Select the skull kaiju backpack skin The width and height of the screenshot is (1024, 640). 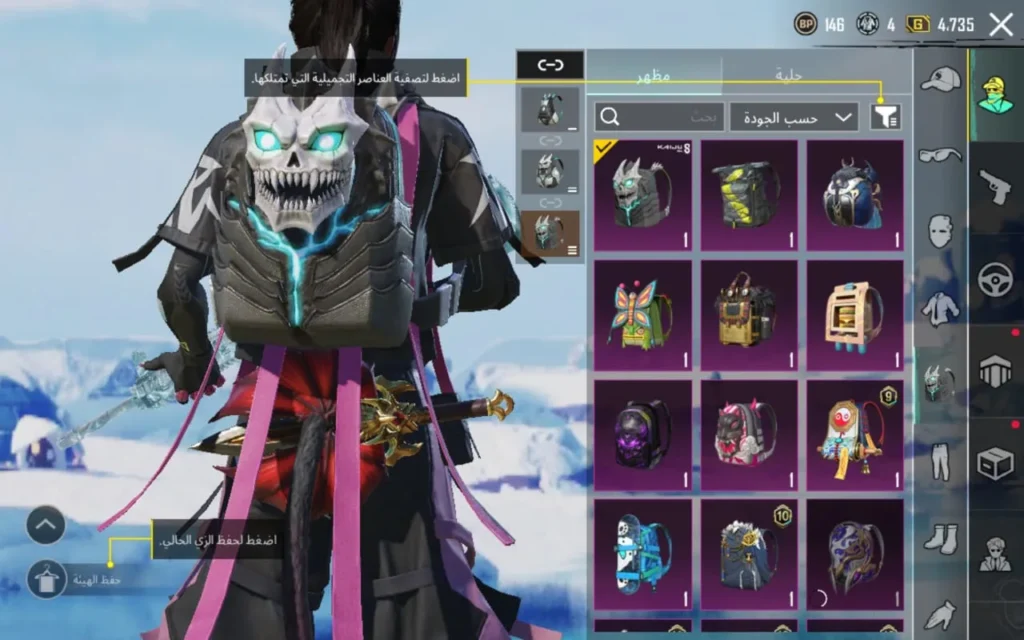[642, 195]
